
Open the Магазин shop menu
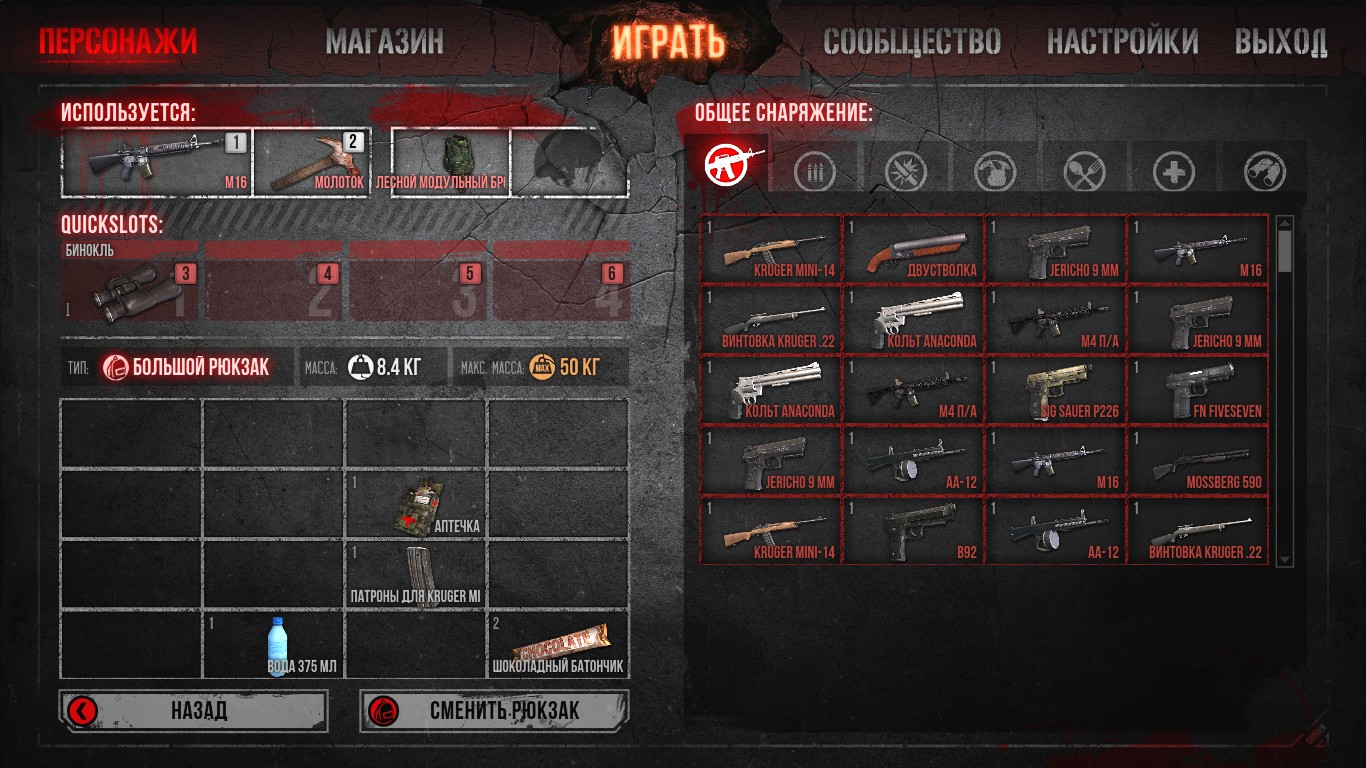pyautogui.click(x=384, y=42)
